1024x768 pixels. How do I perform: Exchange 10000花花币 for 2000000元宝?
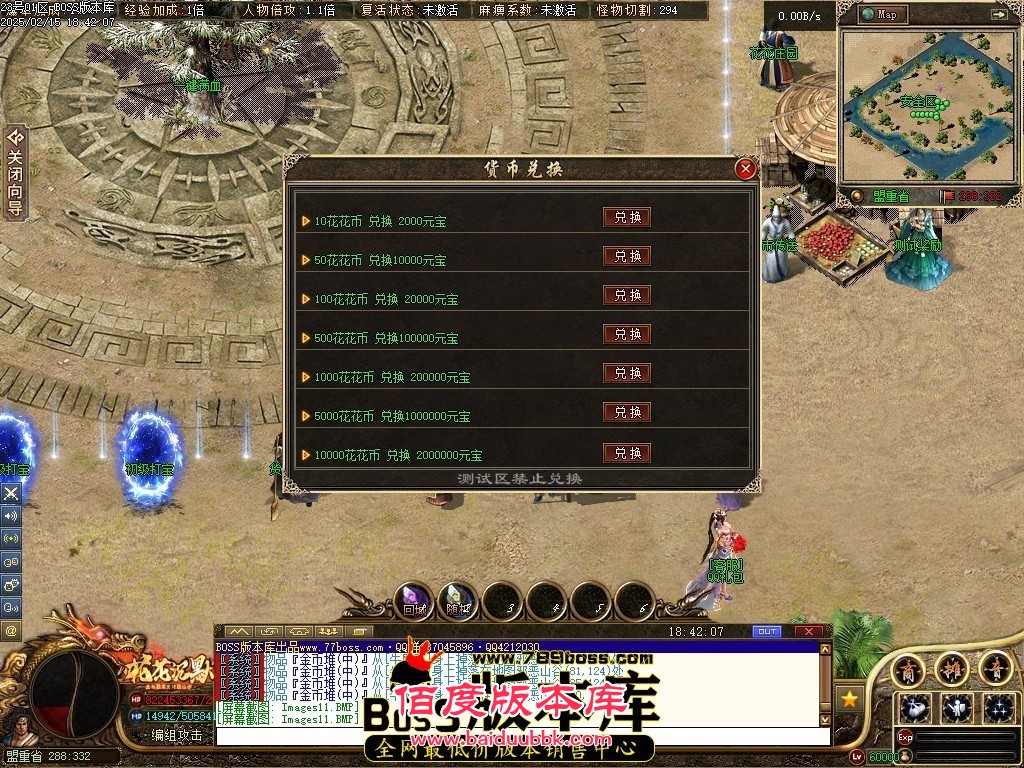[627, 453]
